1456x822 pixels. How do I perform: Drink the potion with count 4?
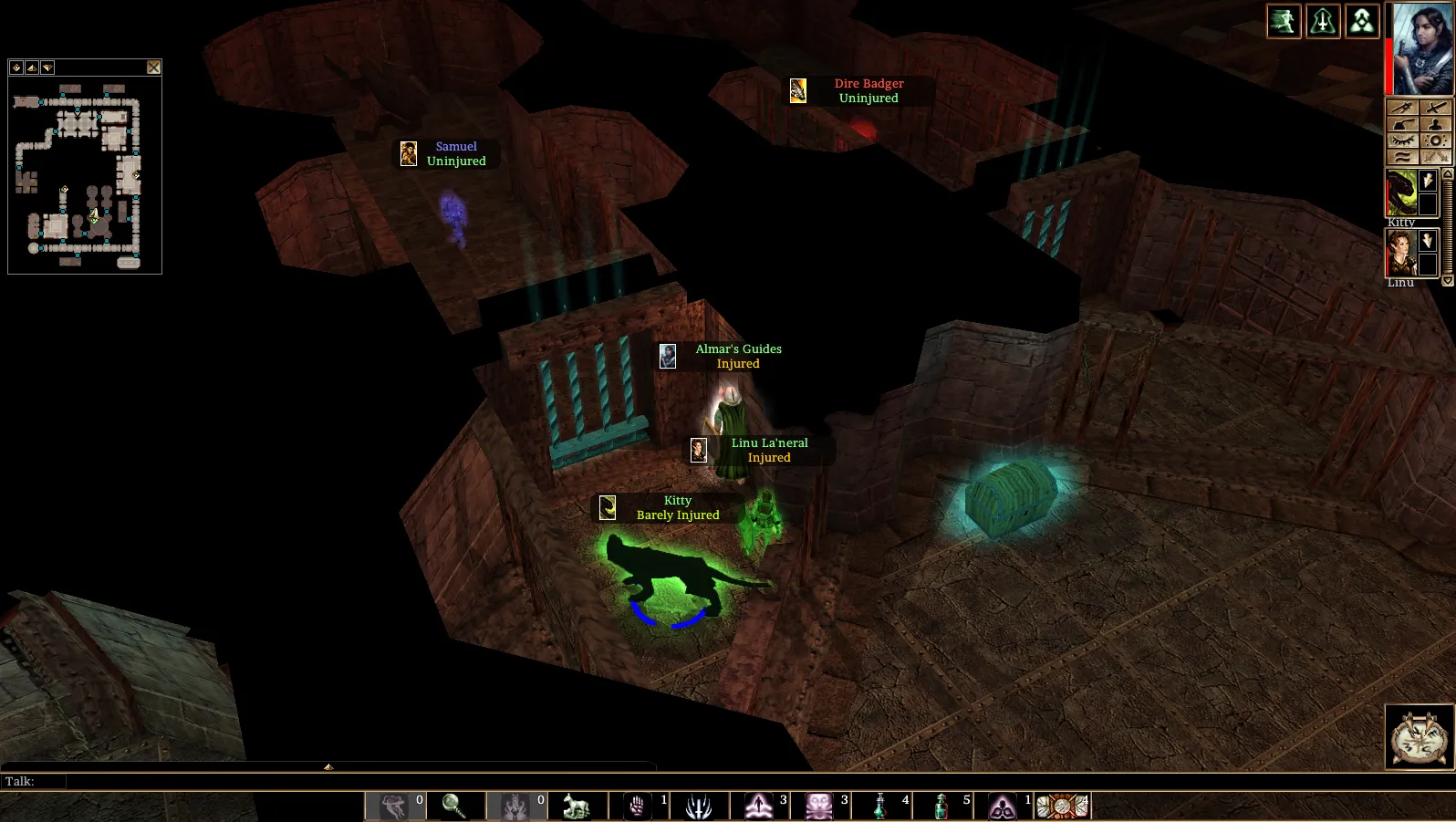[x=880, y=806]
